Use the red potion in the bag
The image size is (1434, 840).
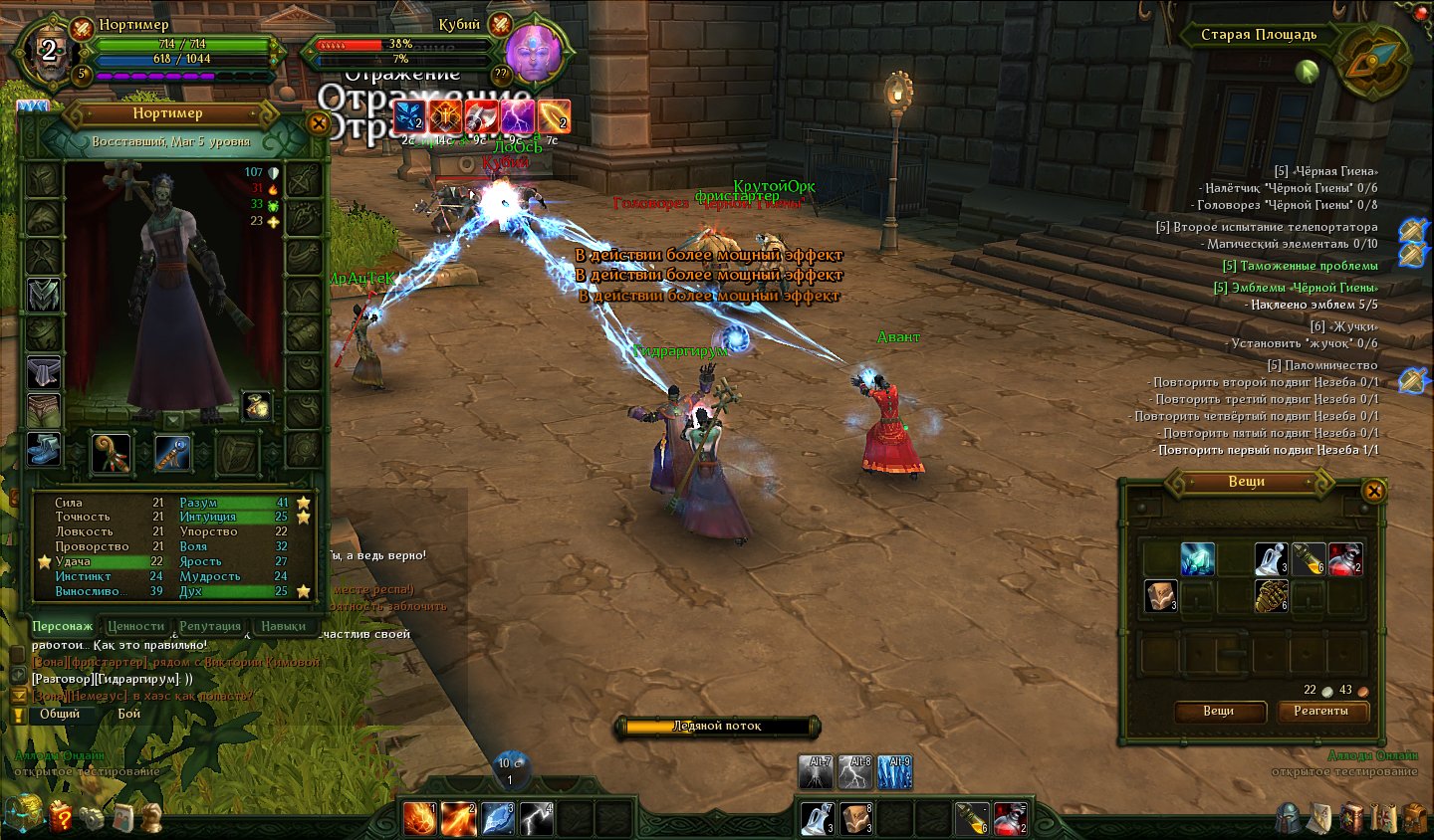point(1344,559)
